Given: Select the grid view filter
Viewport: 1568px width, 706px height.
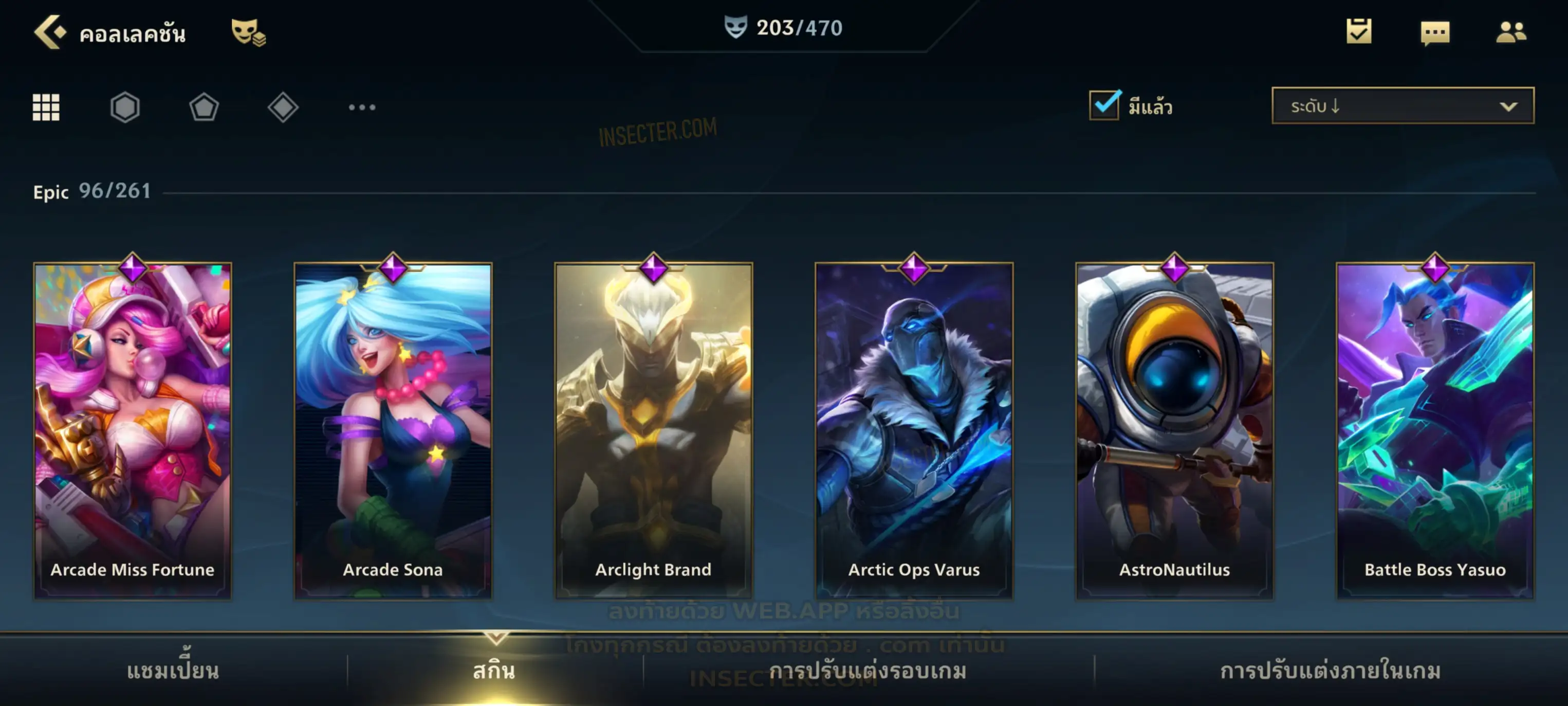Looking at the screenshot, I should click(46, 107).
